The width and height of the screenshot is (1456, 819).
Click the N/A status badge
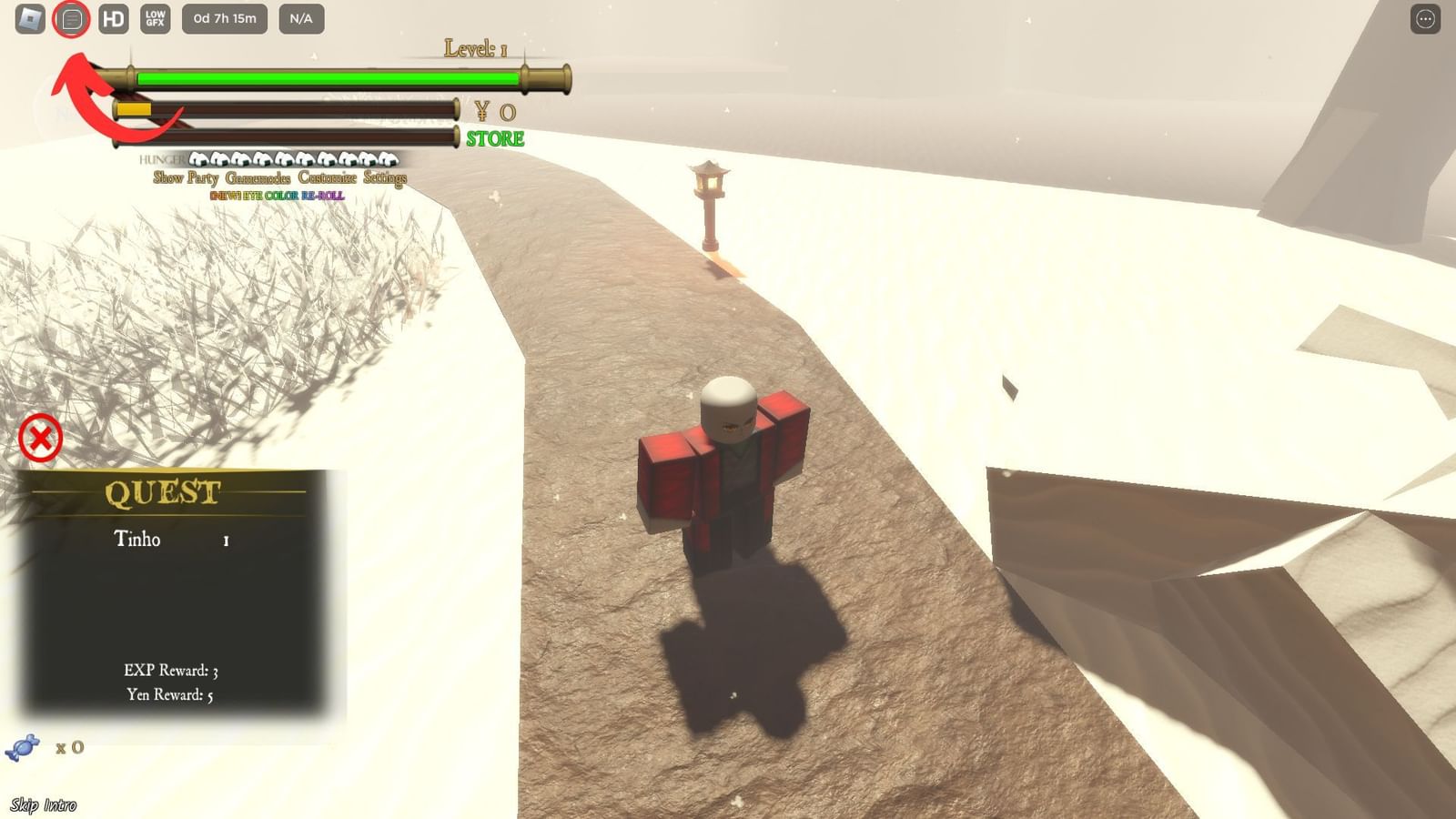coord(301,17)
